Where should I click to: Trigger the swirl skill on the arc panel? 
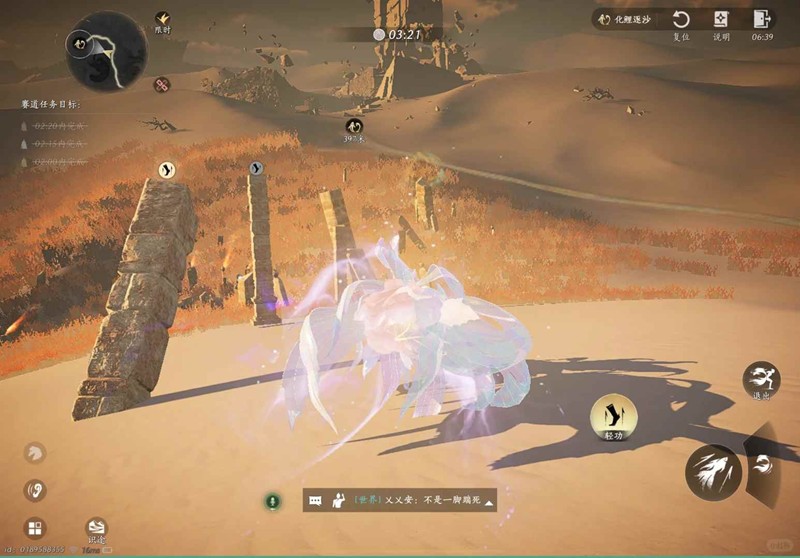pyautogui.click(x=763, y=463)
